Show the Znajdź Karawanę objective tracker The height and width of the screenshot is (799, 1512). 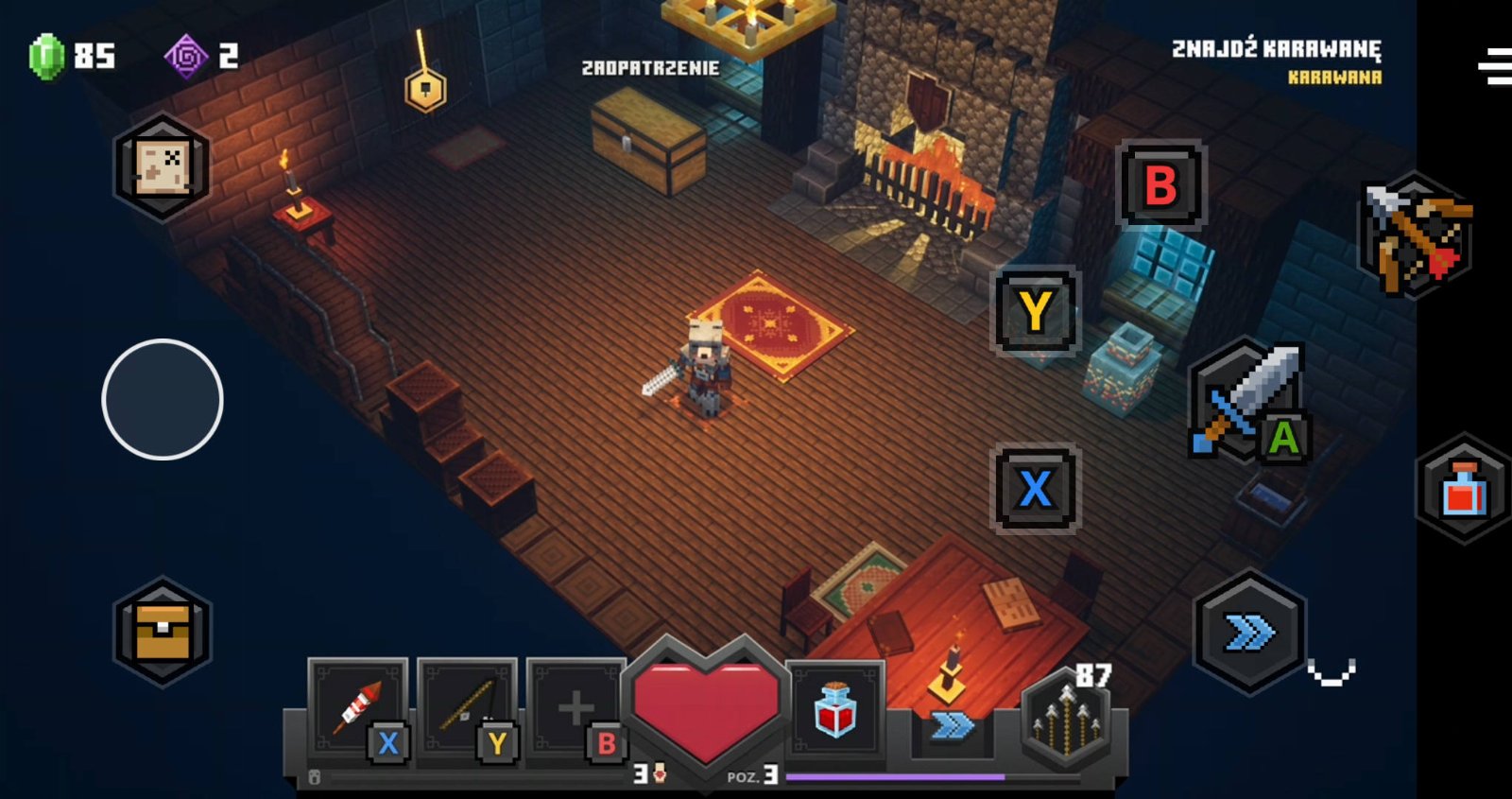pyautogui.click(x=1276, y=61)
